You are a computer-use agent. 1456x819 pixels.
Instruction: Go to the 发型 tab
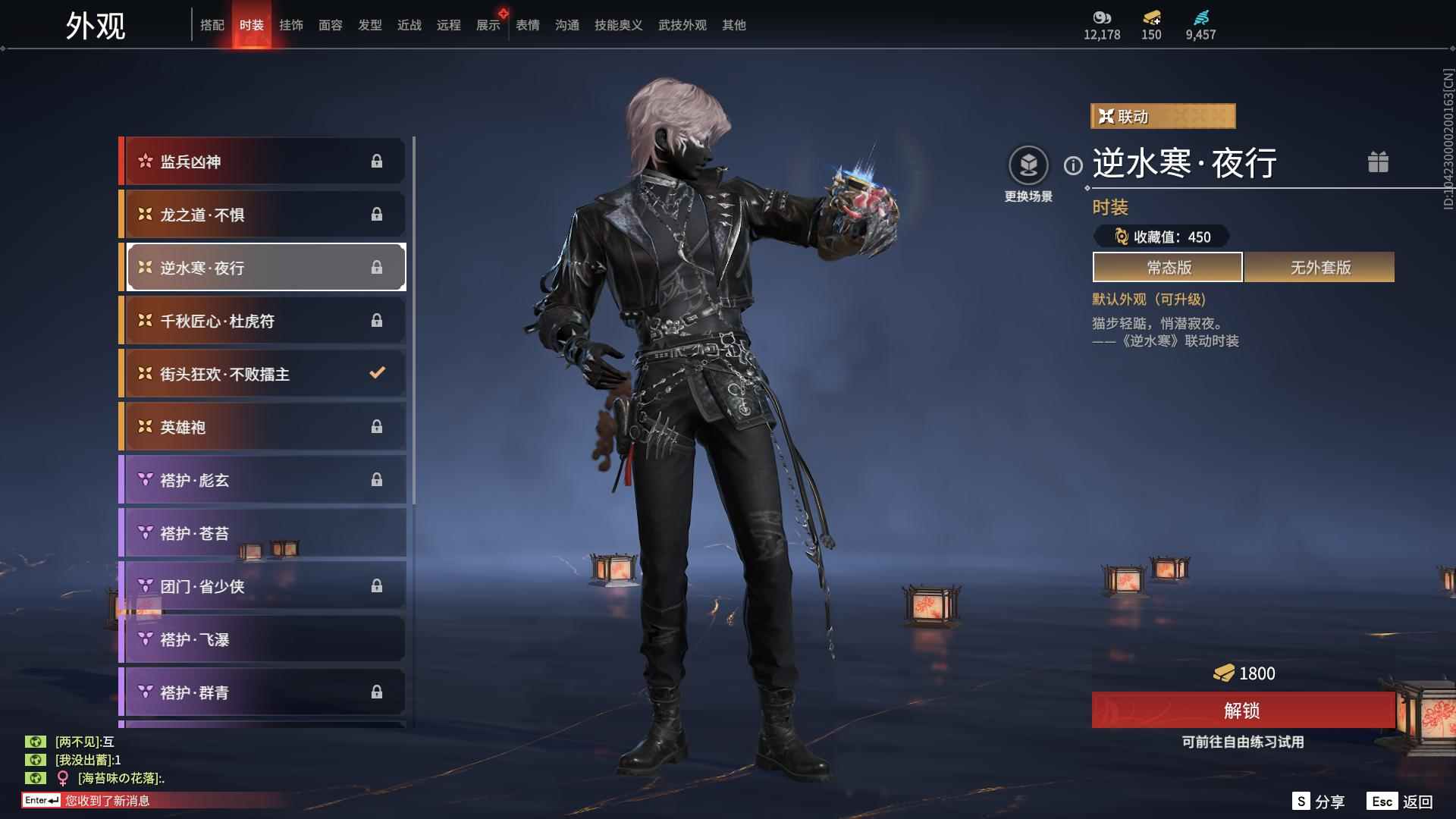(x=370, y=25)
